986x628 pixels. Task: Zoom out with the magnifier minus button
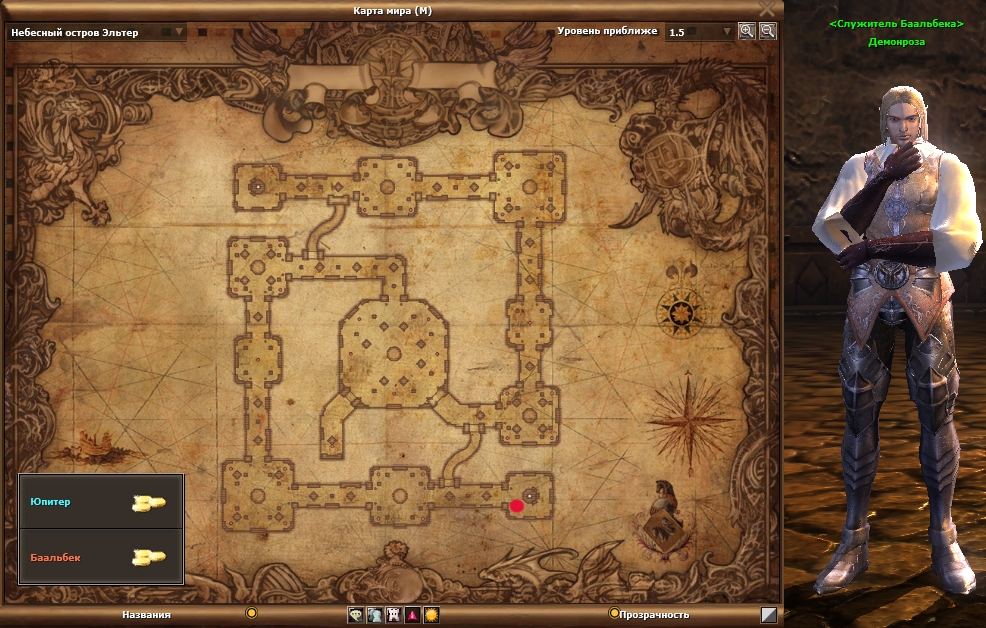[x=767, y=31]
